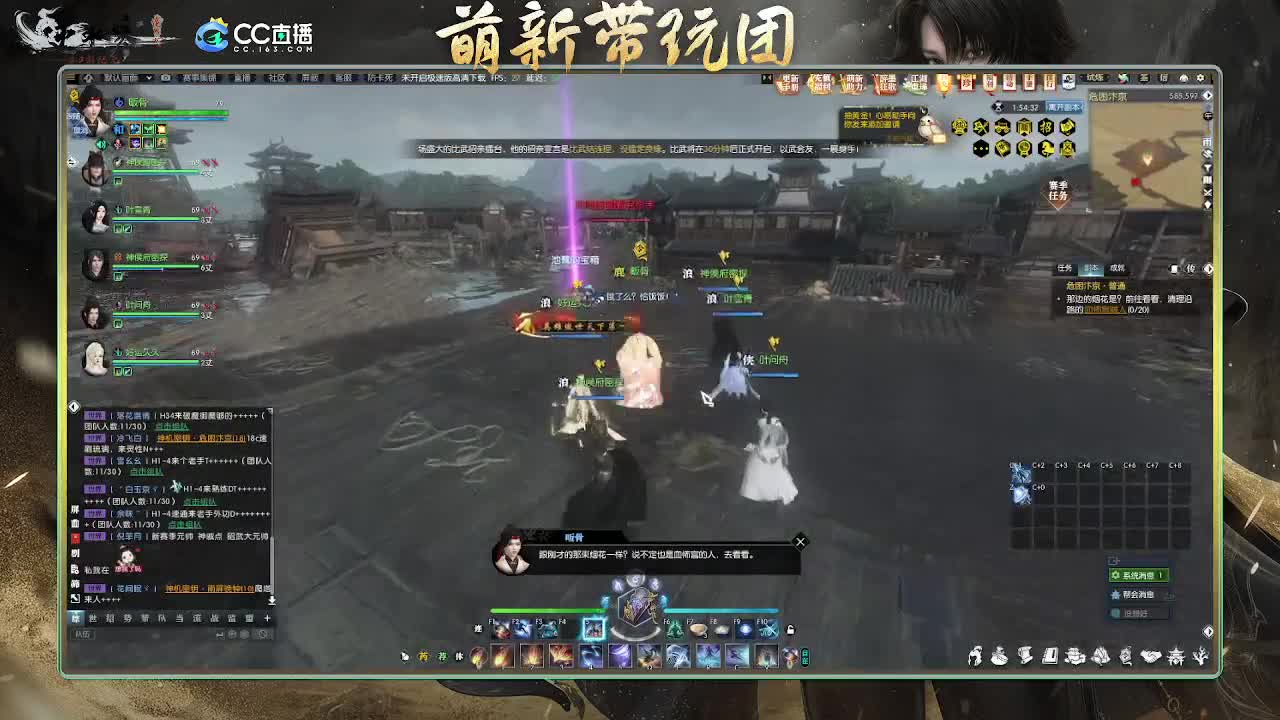
Task: Switch to the 副本 tab under the minimap
Action: coord(1092,267)
